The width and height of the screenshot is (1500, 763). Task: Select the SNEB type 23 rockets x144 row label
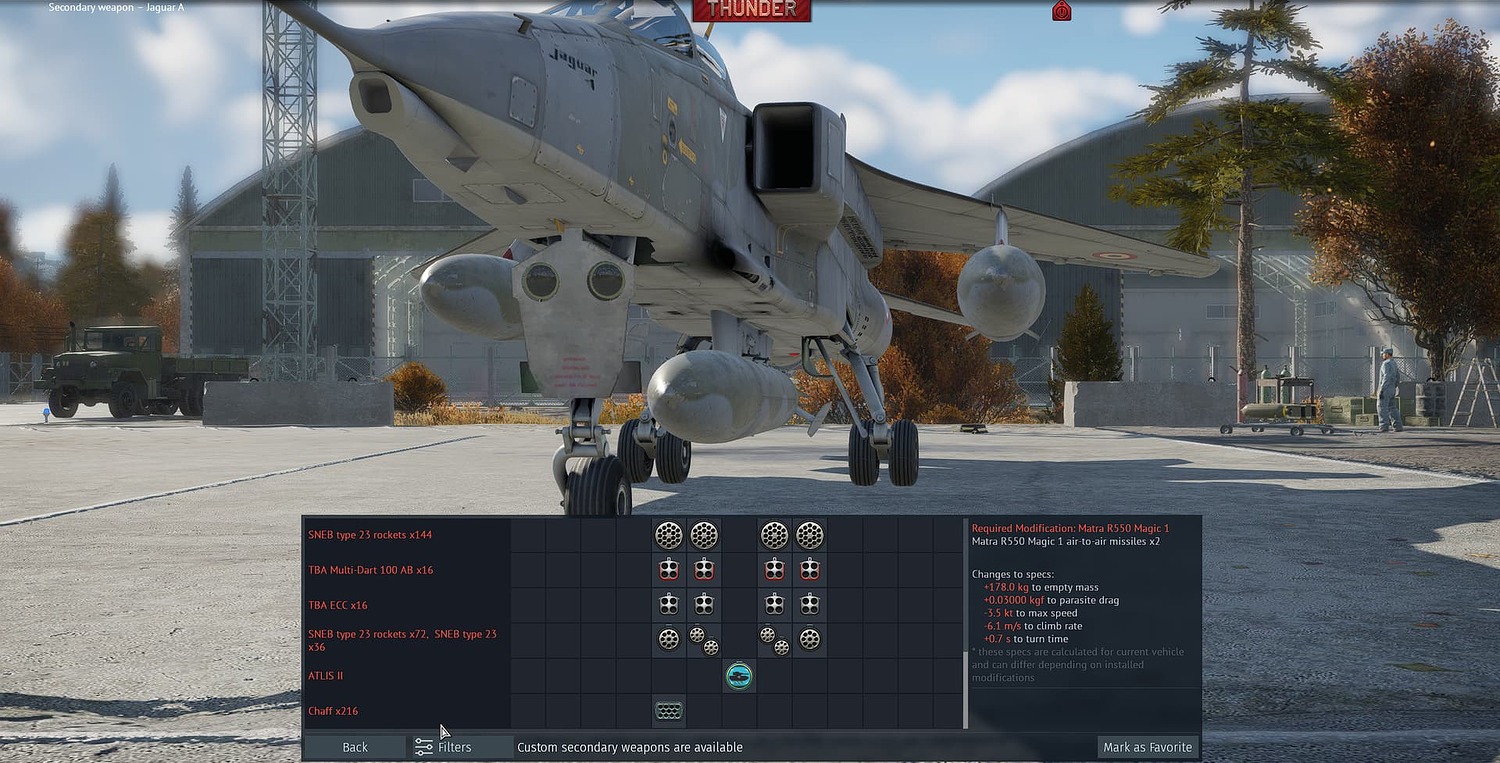point(370,535)
